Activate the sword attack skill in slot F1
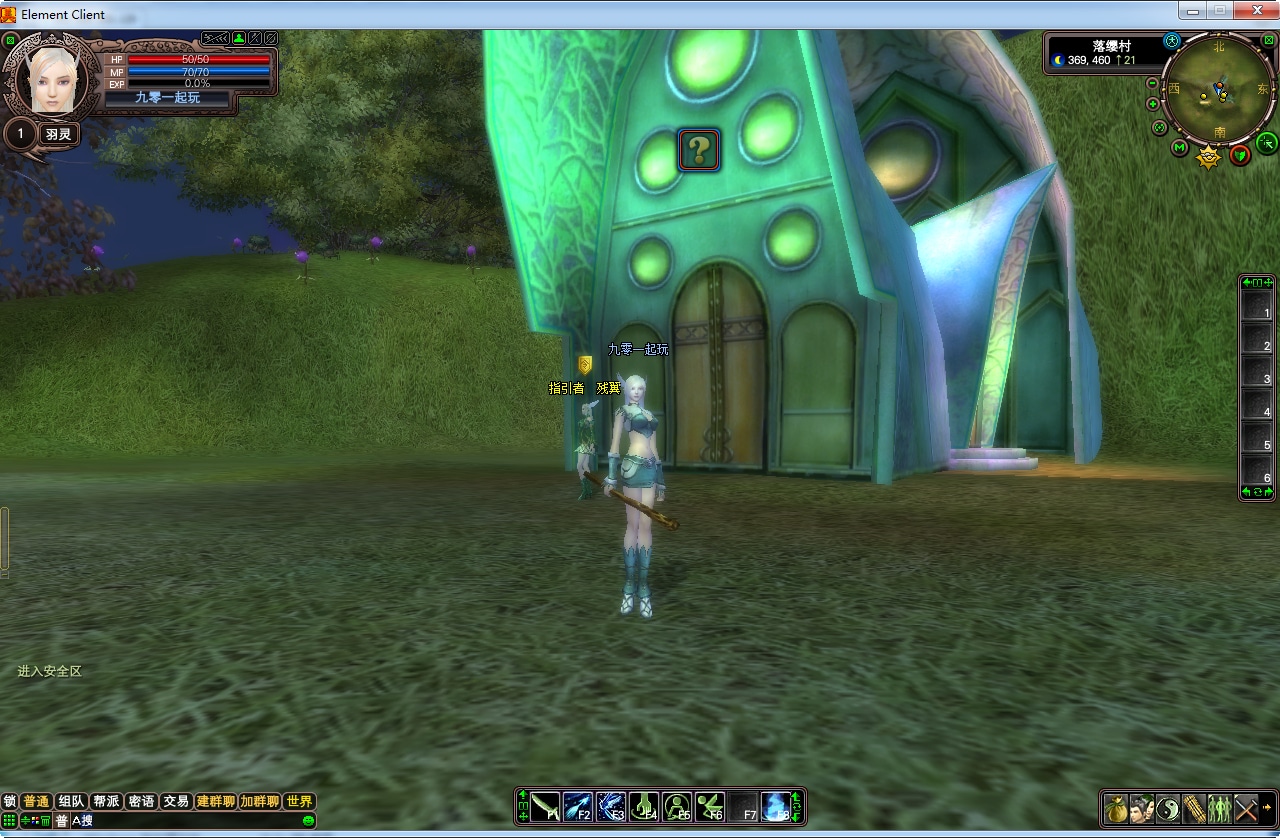 545,806
